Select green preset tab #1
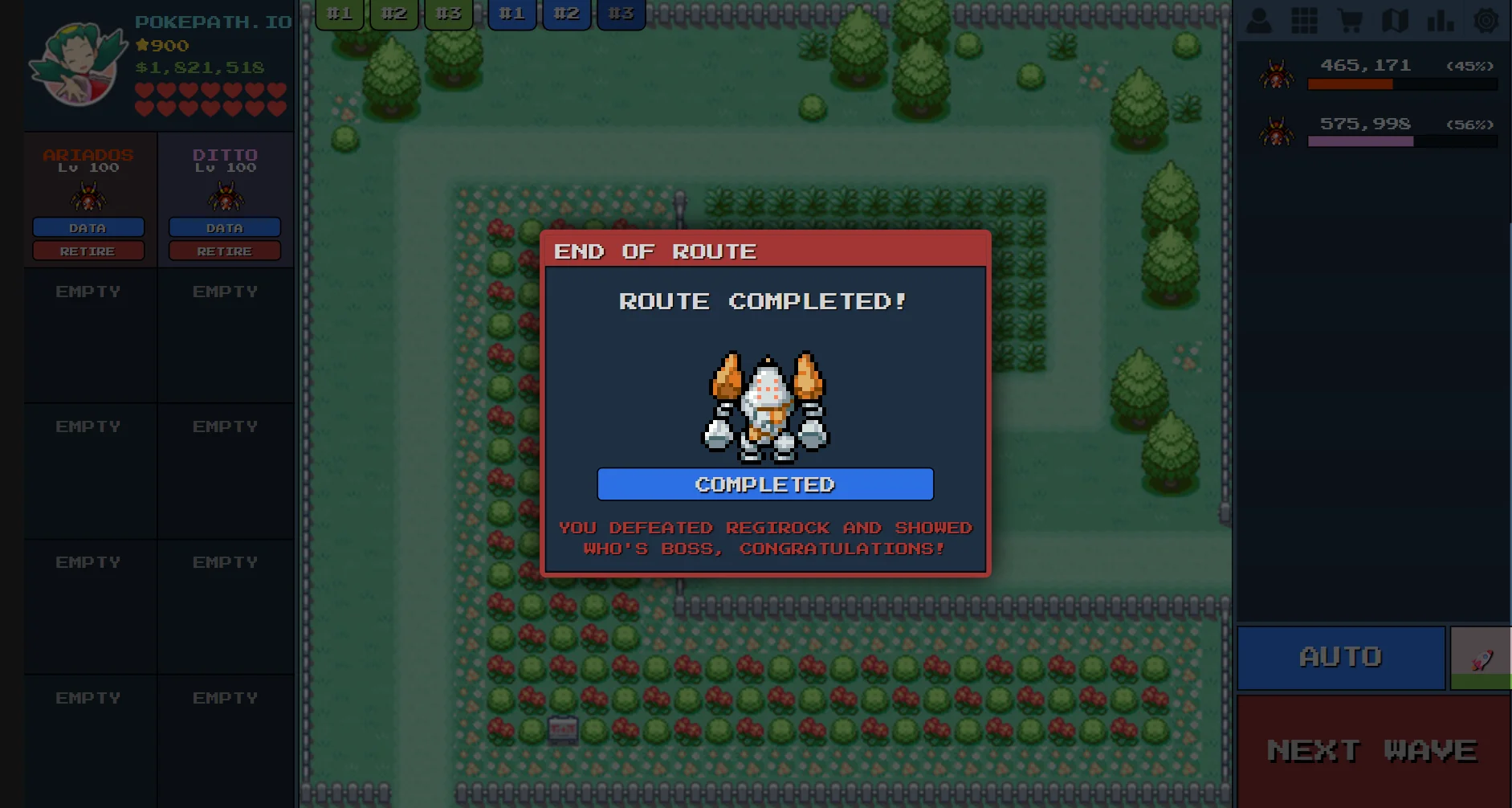 [x=340, y=14]
